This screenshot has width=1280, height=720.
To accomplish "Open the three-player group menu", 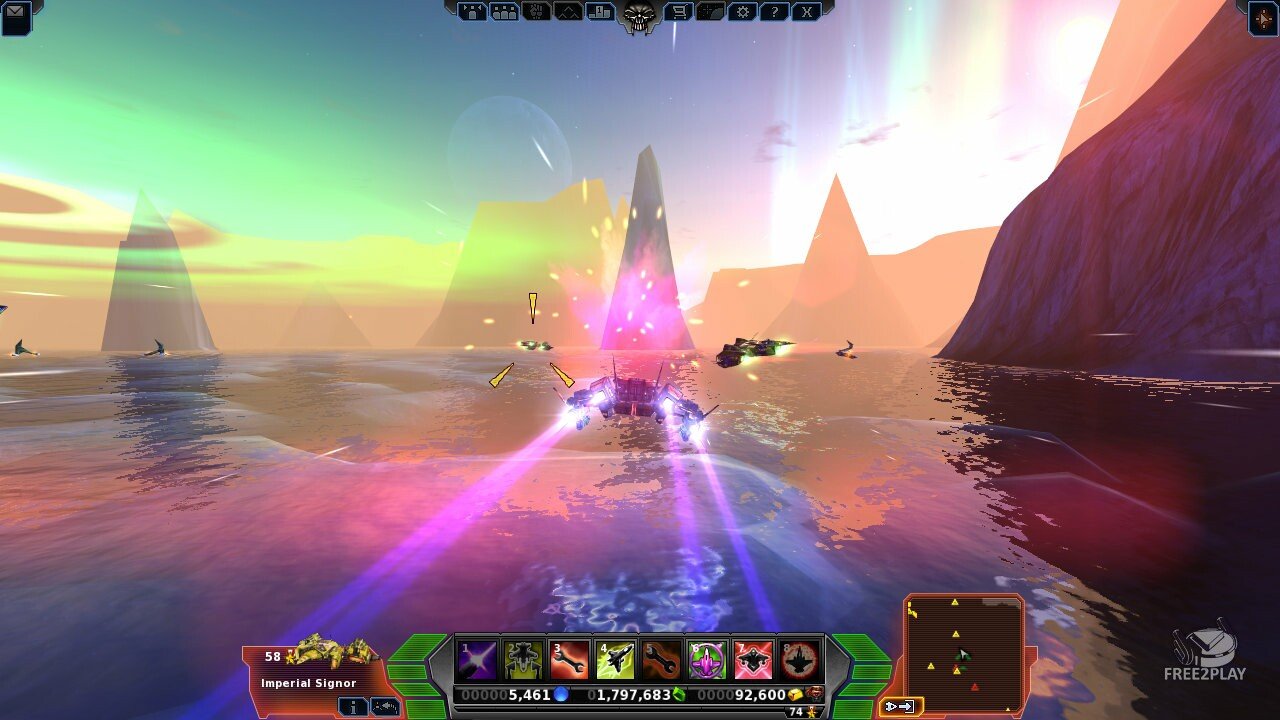I will (505, 12).
